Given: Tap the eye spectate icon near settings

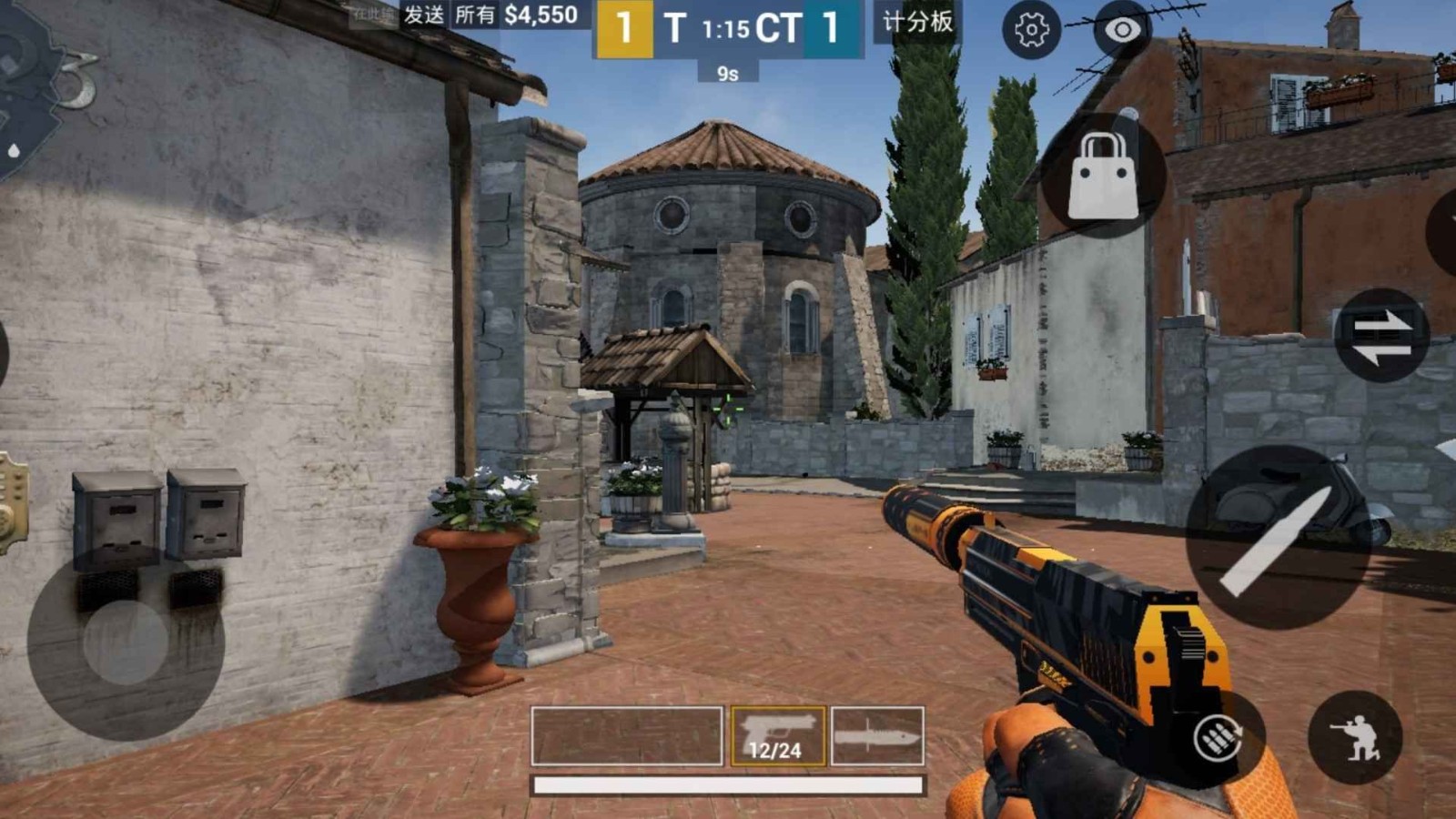Looking at the screenshot, I should point(1121,30).
